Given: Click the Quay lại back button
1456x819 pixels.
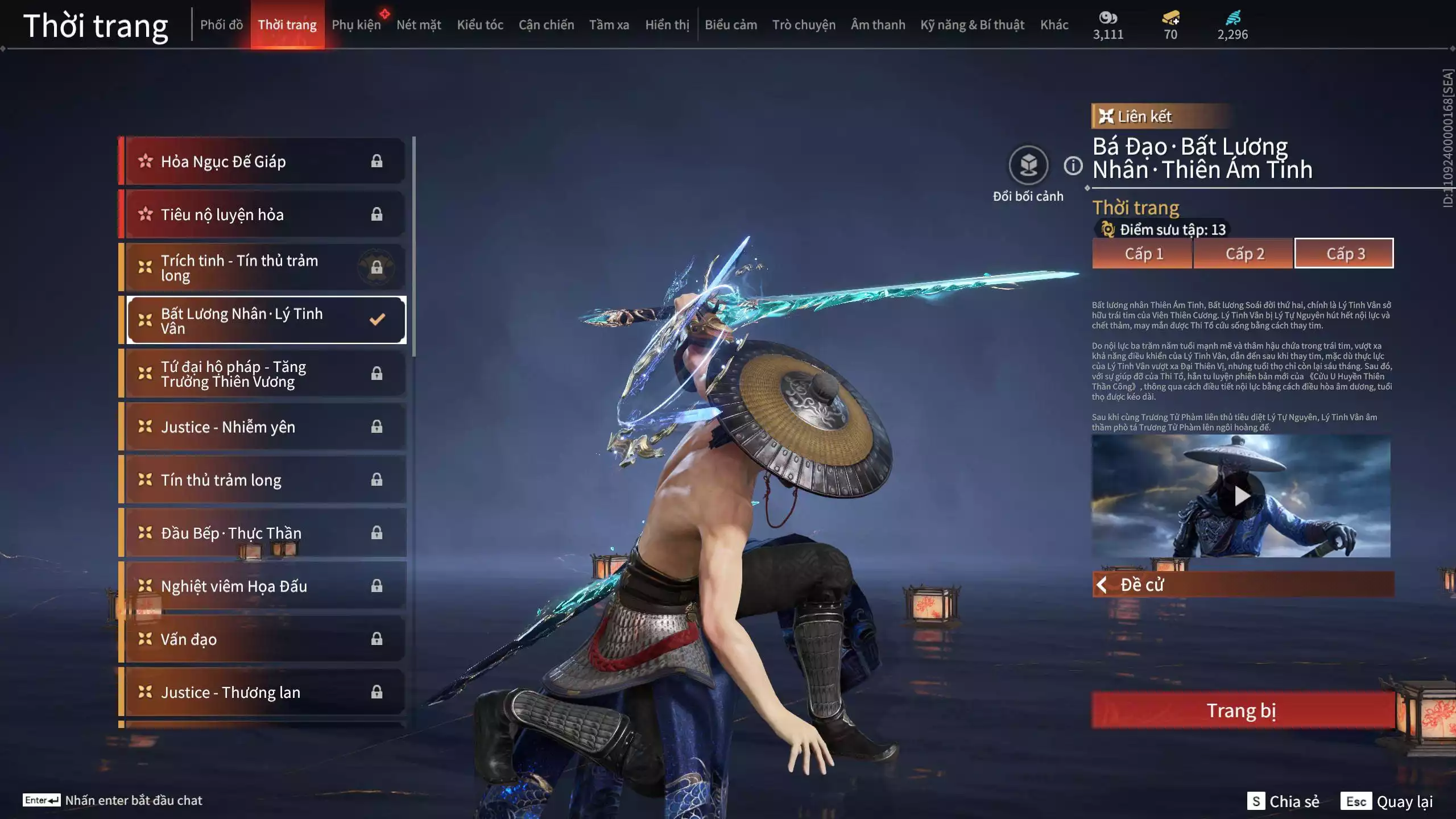Looking at the screenshot, I should click(x=1388, y=801).
